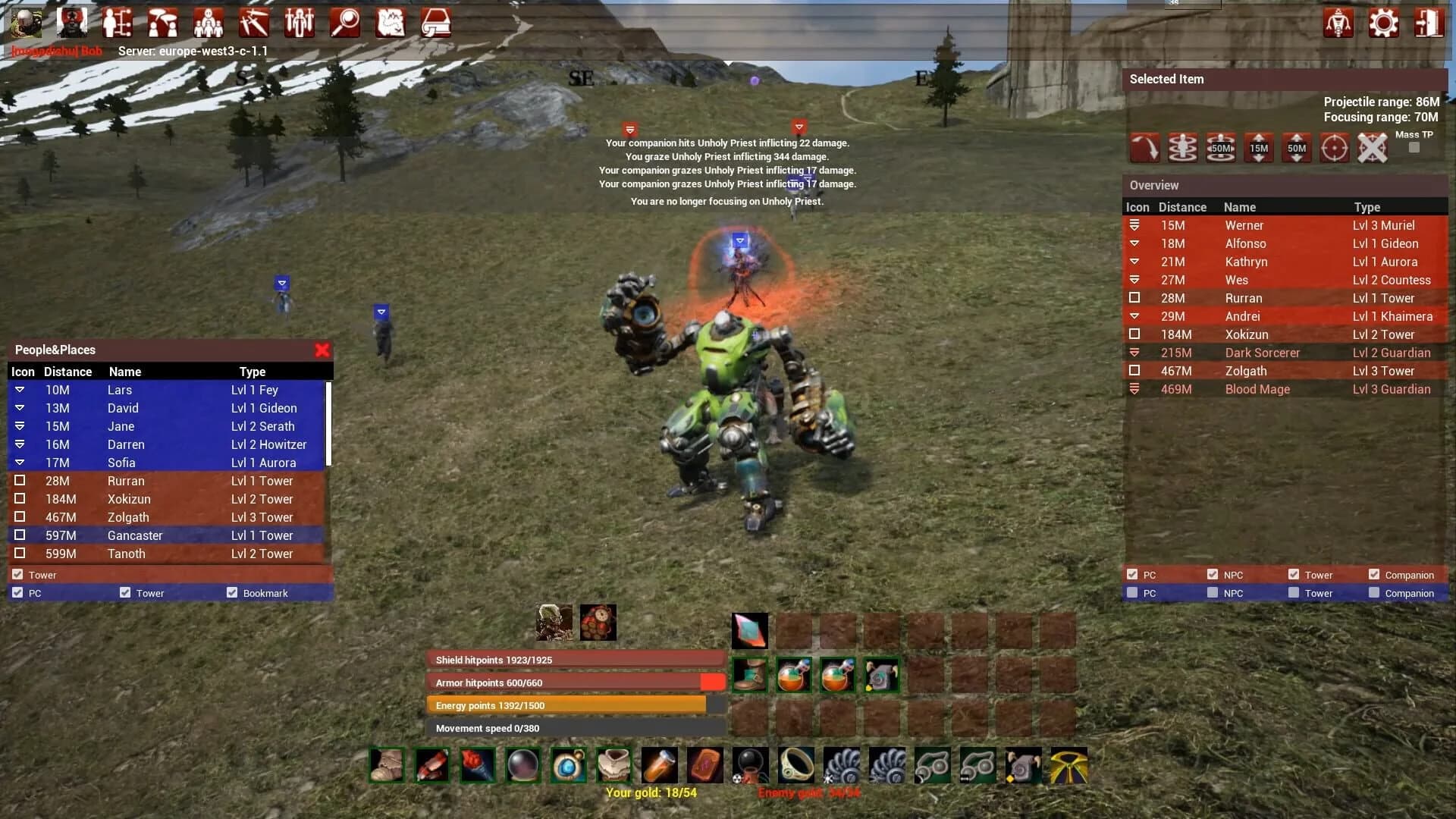Select the targeting reticle icon in Selected Item
The height and width of the screenshot is (819, 1456).
(1334, 148)
